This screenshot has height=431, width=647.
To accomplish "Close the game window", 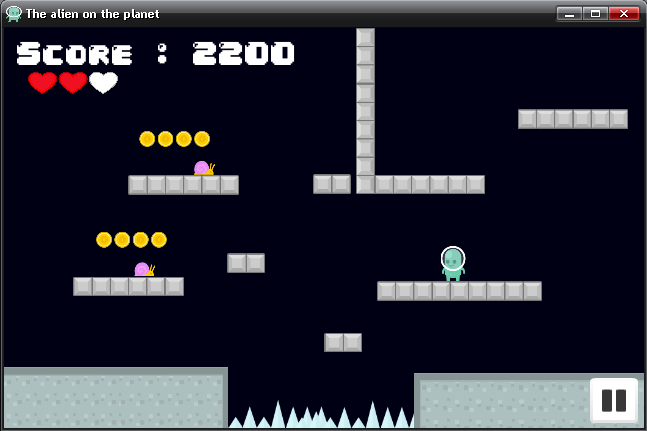I will (623, 13).
